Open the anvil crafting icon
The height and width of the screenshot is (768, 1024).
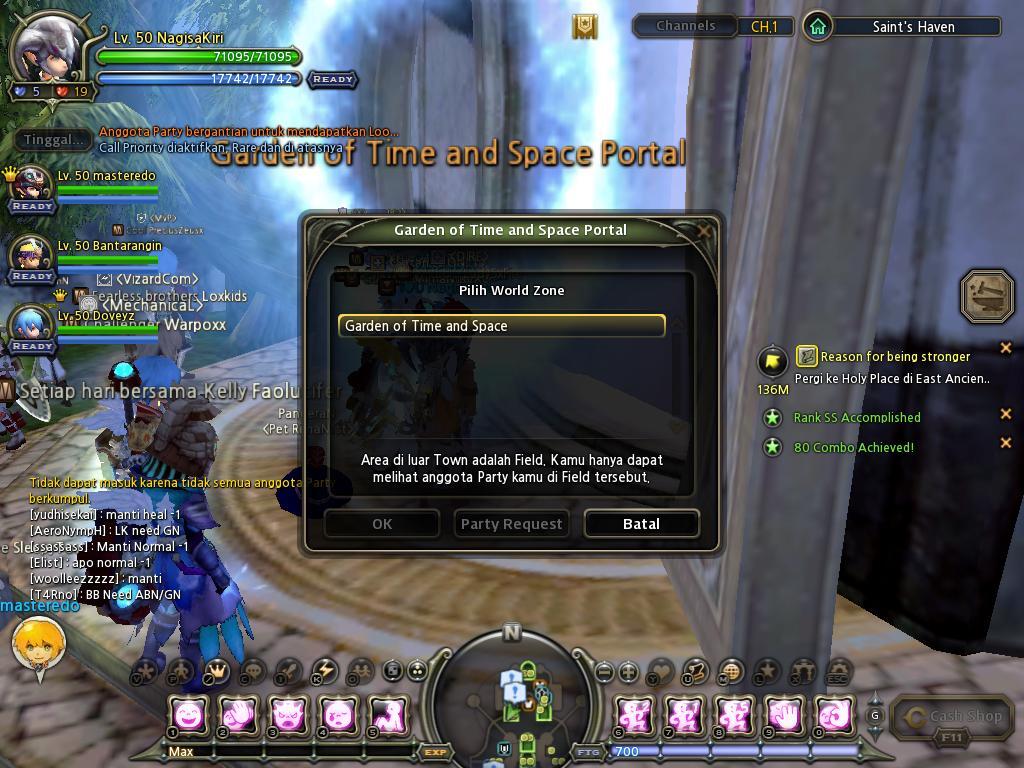pyautogui.click(x=987, y=296)
